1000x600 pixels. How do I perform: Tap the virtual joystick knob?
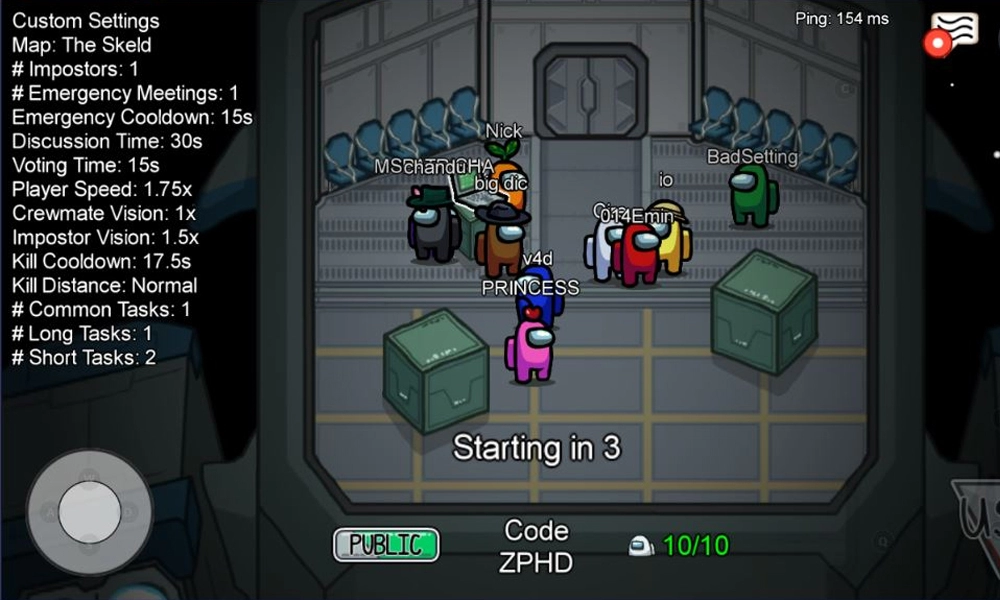tap(89, 512)
